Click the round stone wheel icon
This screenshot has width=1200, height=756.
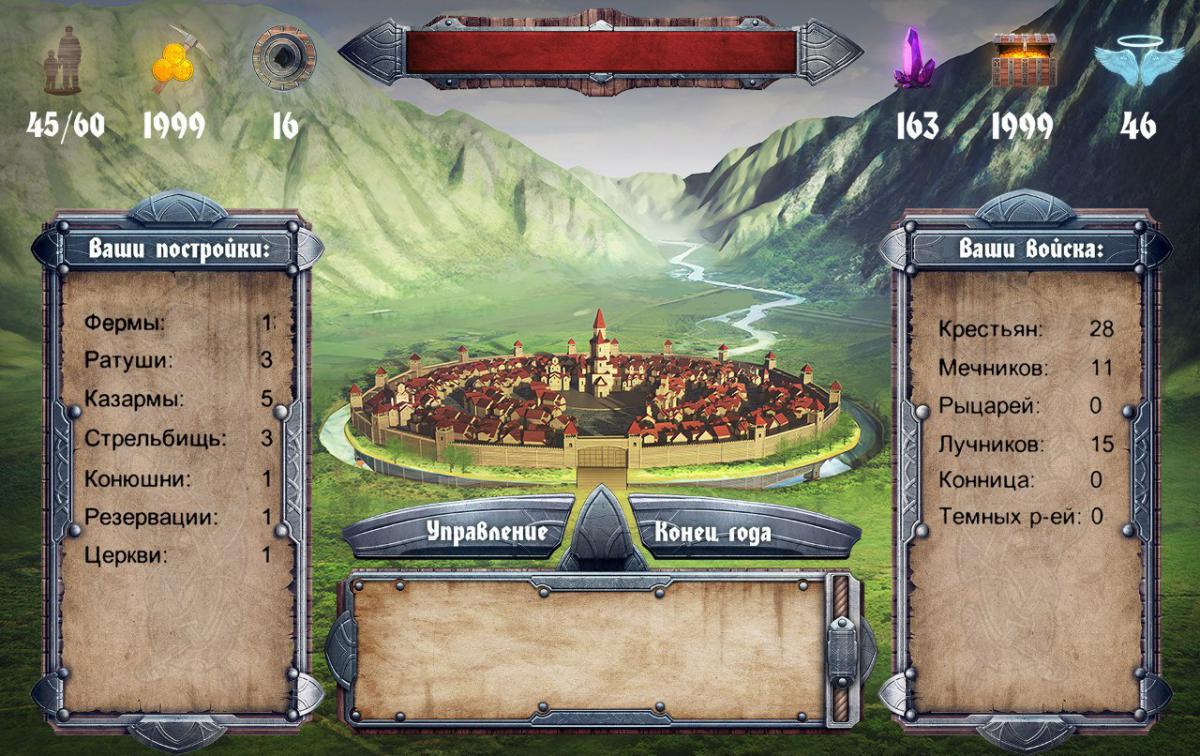point(283,57)
